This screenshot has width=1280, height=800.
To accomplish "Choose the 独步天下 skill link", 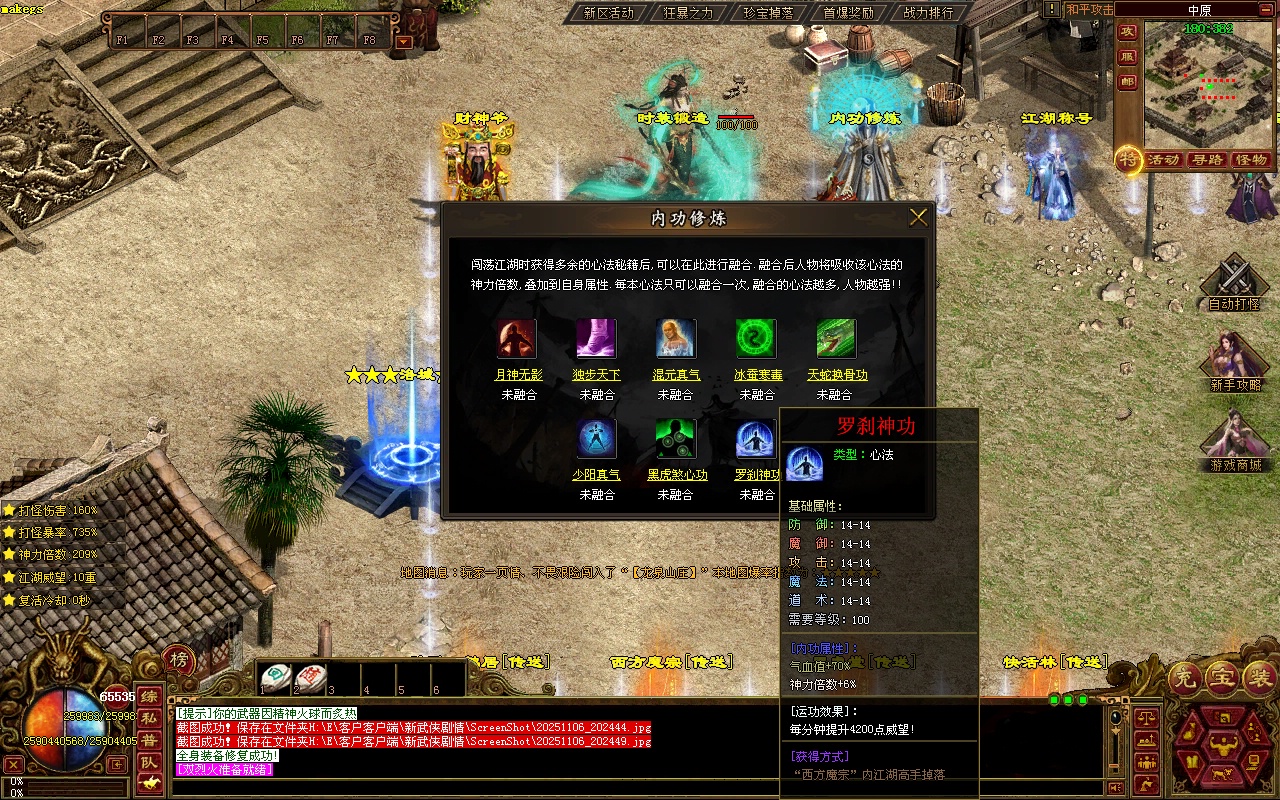I will [x=596, y=375].
